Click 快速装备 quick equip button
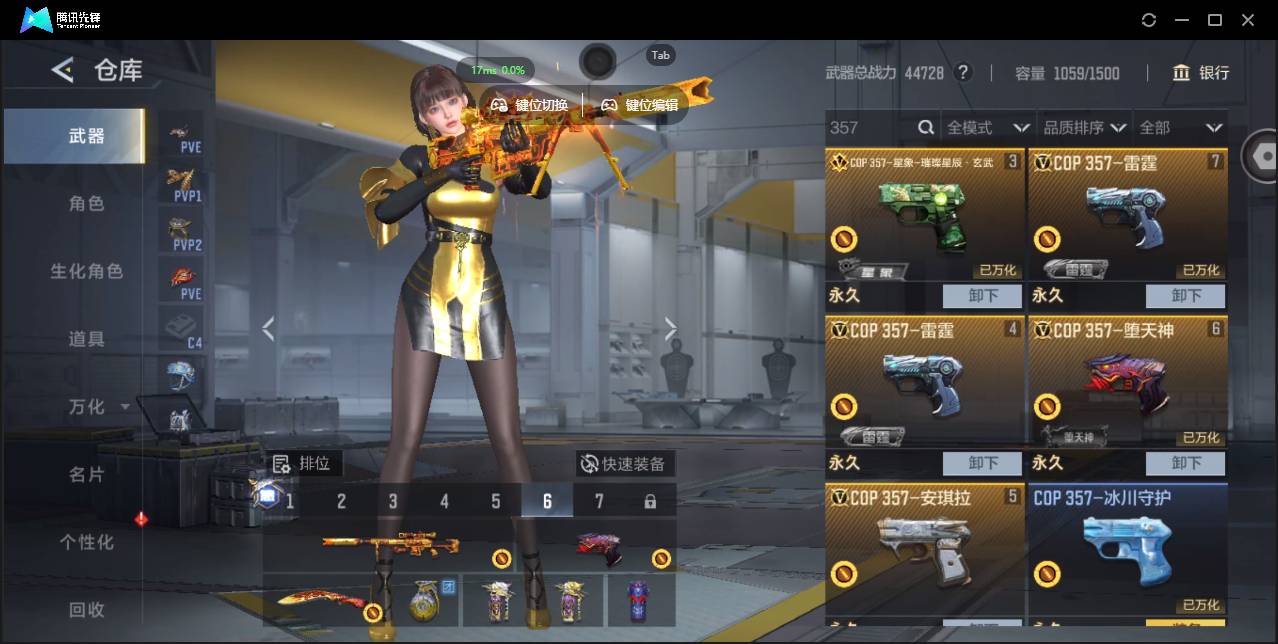This screenshot has width=1278, height=644. click(x=623, y=464)
